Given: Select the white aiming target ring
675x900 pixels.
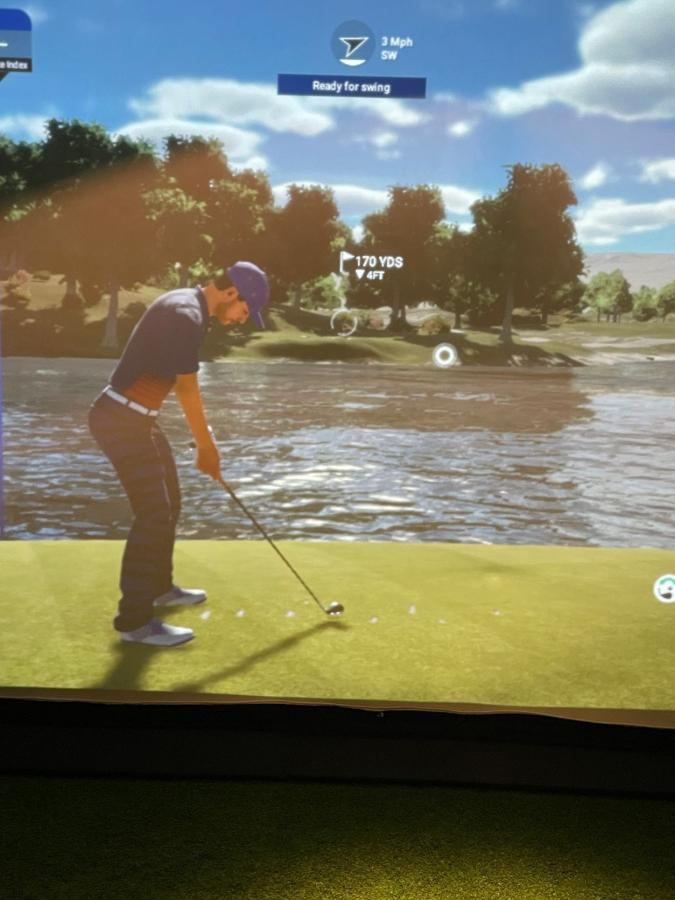Looking at the screenshot, I should pos(444,355).
